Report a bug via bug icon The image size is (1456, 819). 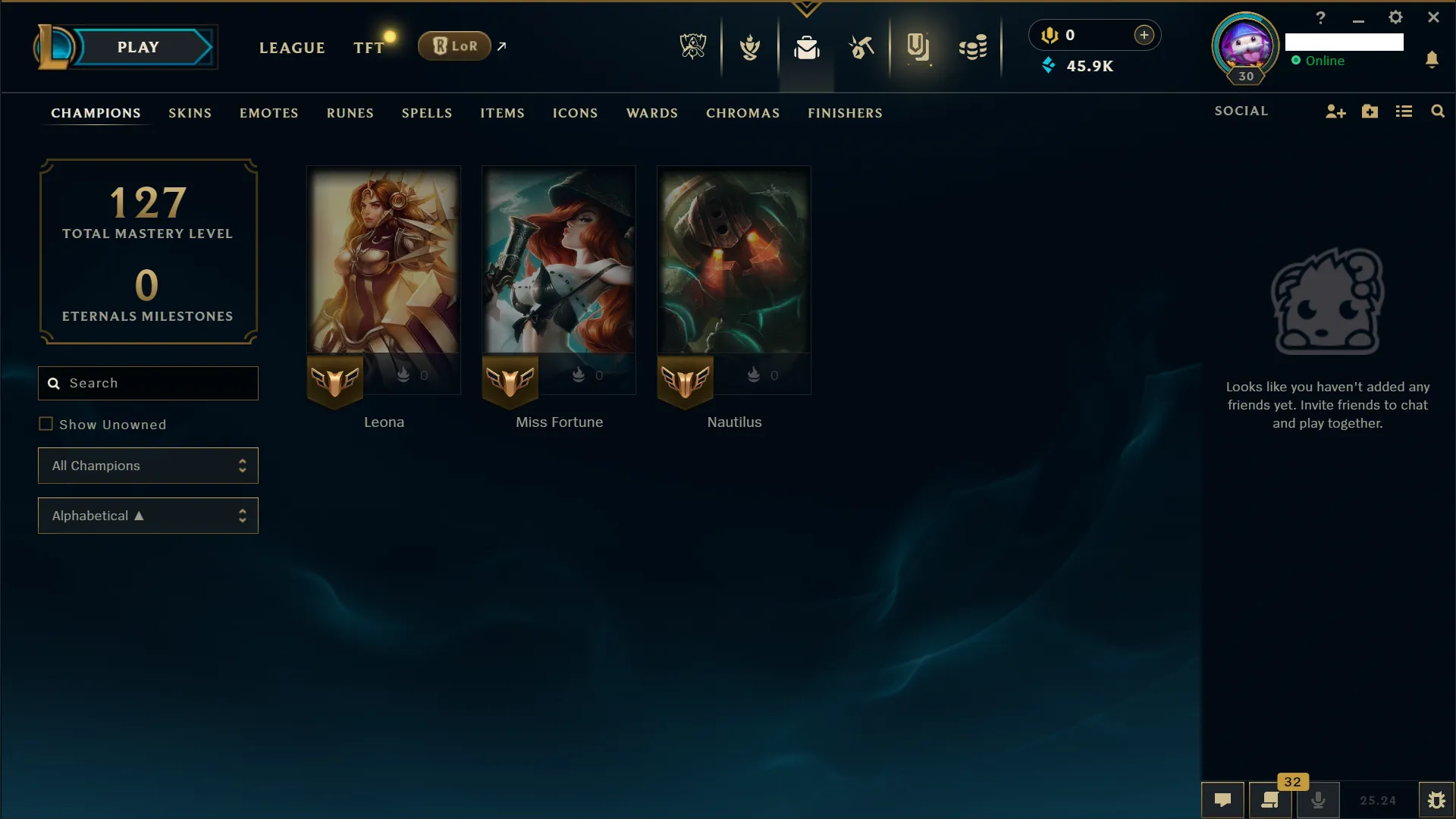[x=1437, y=800]
